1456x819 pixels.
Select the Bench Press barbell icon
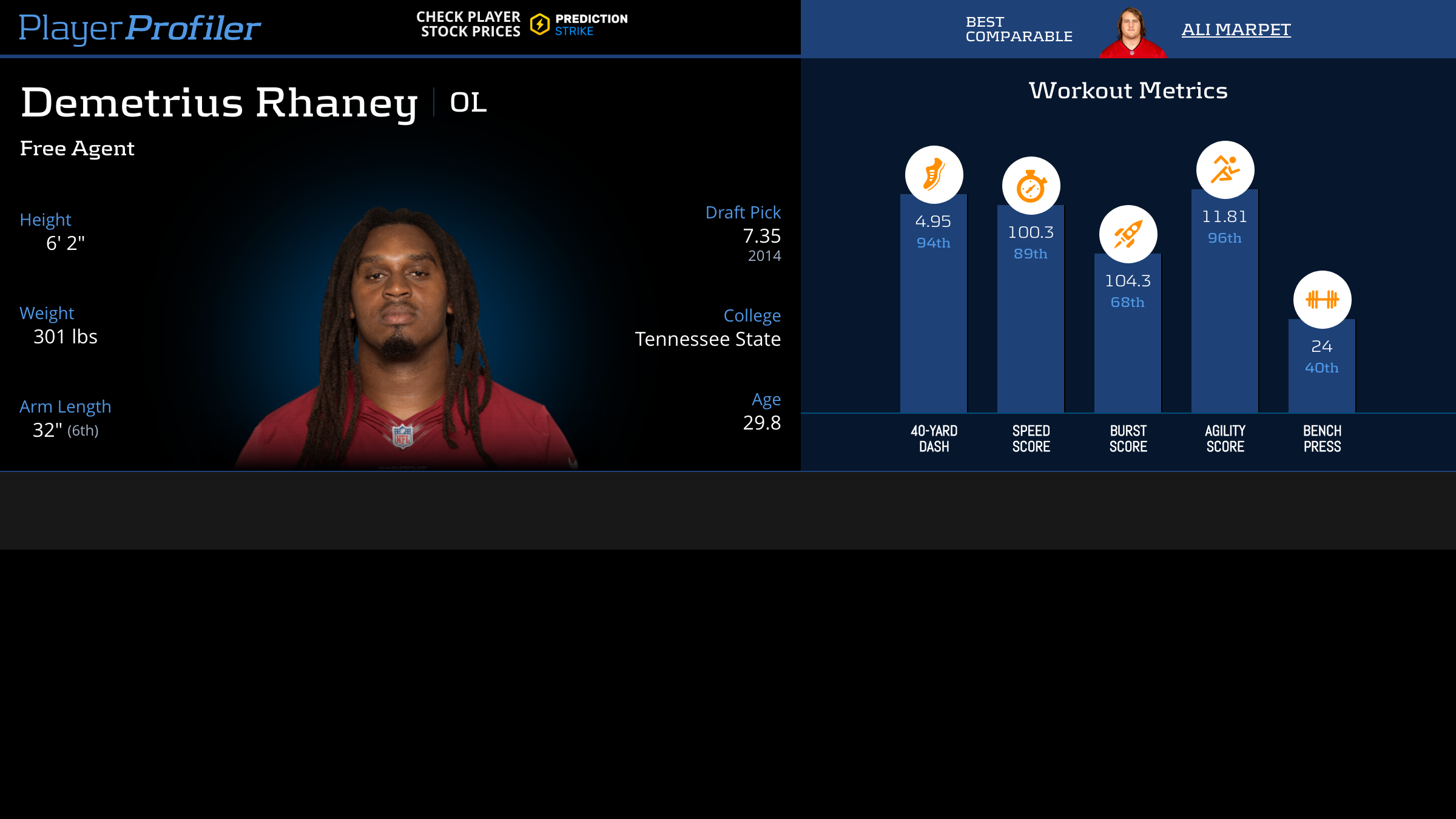click(1322, 300)
